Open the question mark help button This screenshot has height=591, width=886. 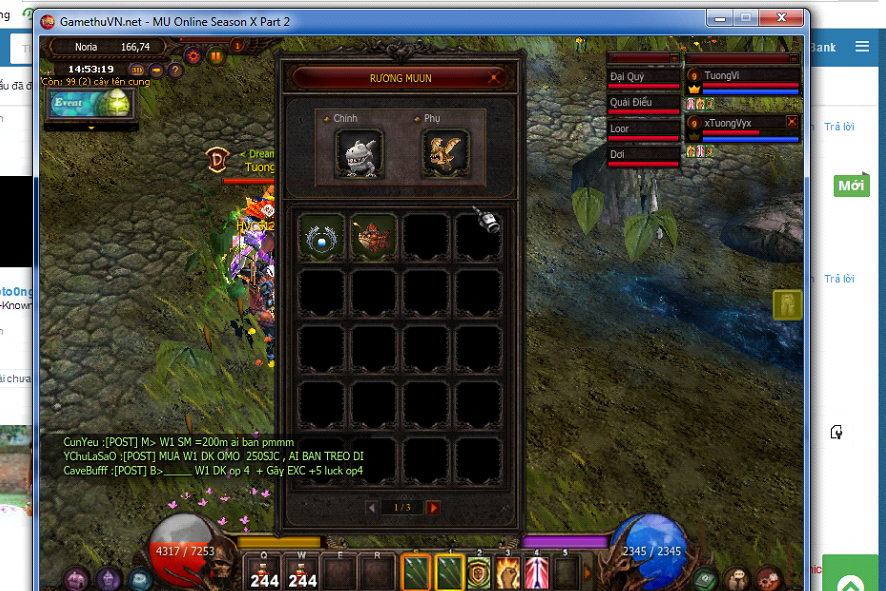tap(176, 70)
